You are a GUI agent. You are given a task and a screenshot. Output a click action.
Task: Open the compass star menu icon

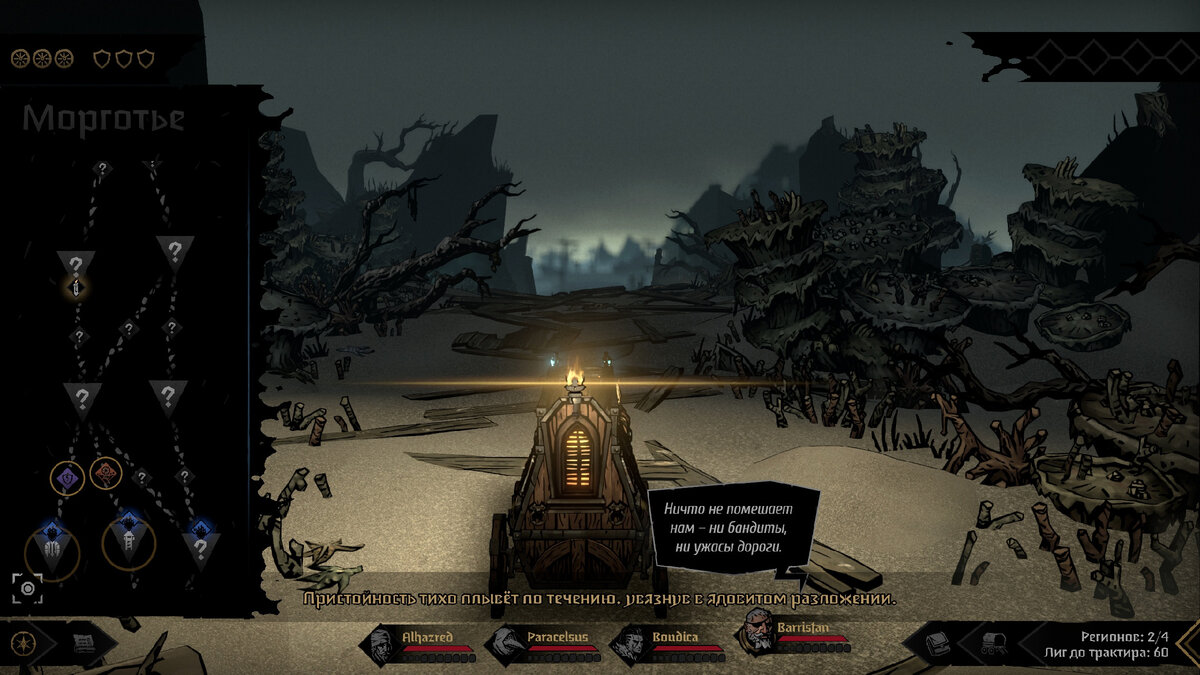click(21, 645)
